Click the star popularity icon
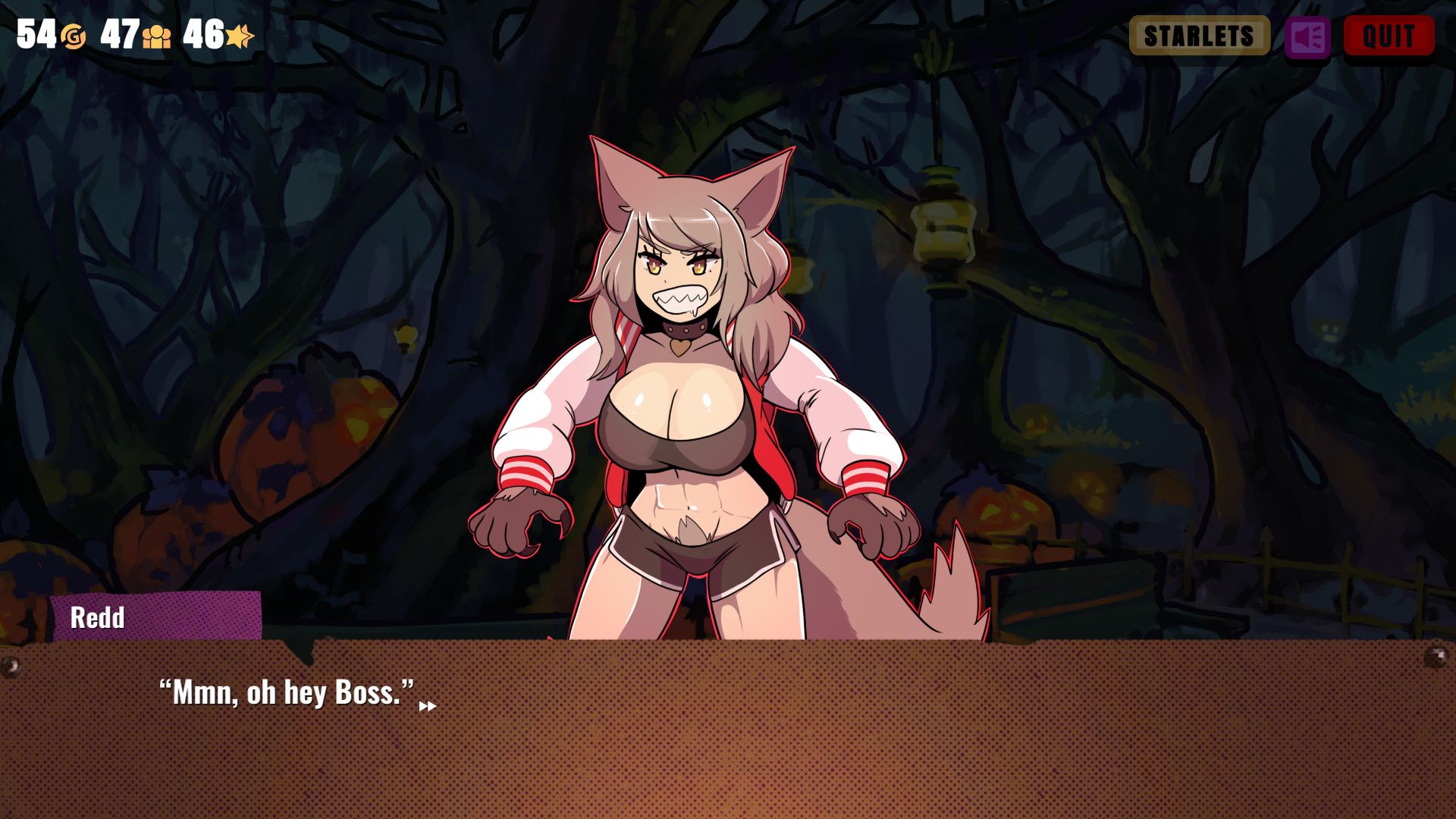The image size is (1456, 819). pyautogui.click(x=237, y=35)
